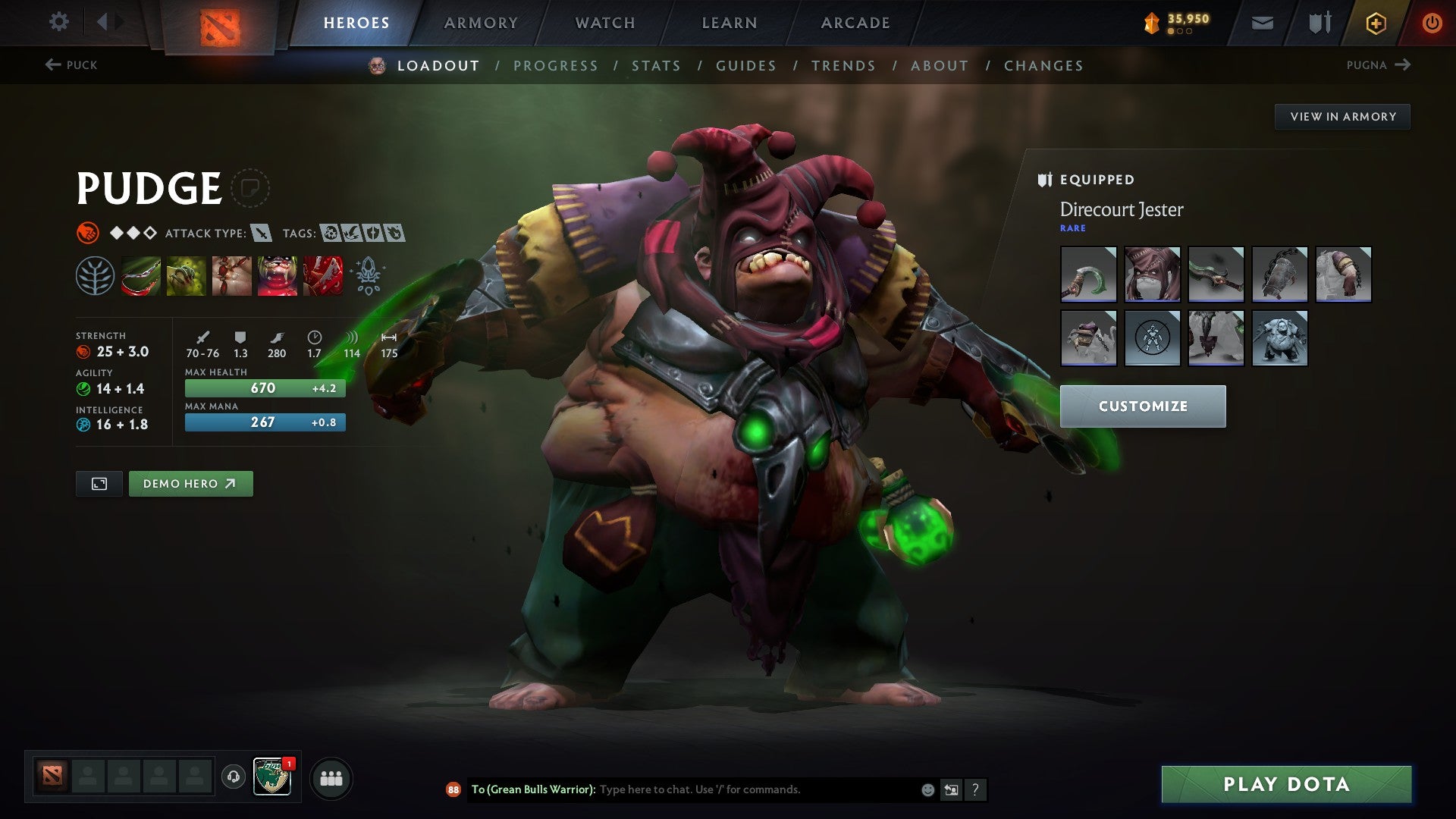Open the hero facet branch icon

pyautogui.click(x=96, y=276)
